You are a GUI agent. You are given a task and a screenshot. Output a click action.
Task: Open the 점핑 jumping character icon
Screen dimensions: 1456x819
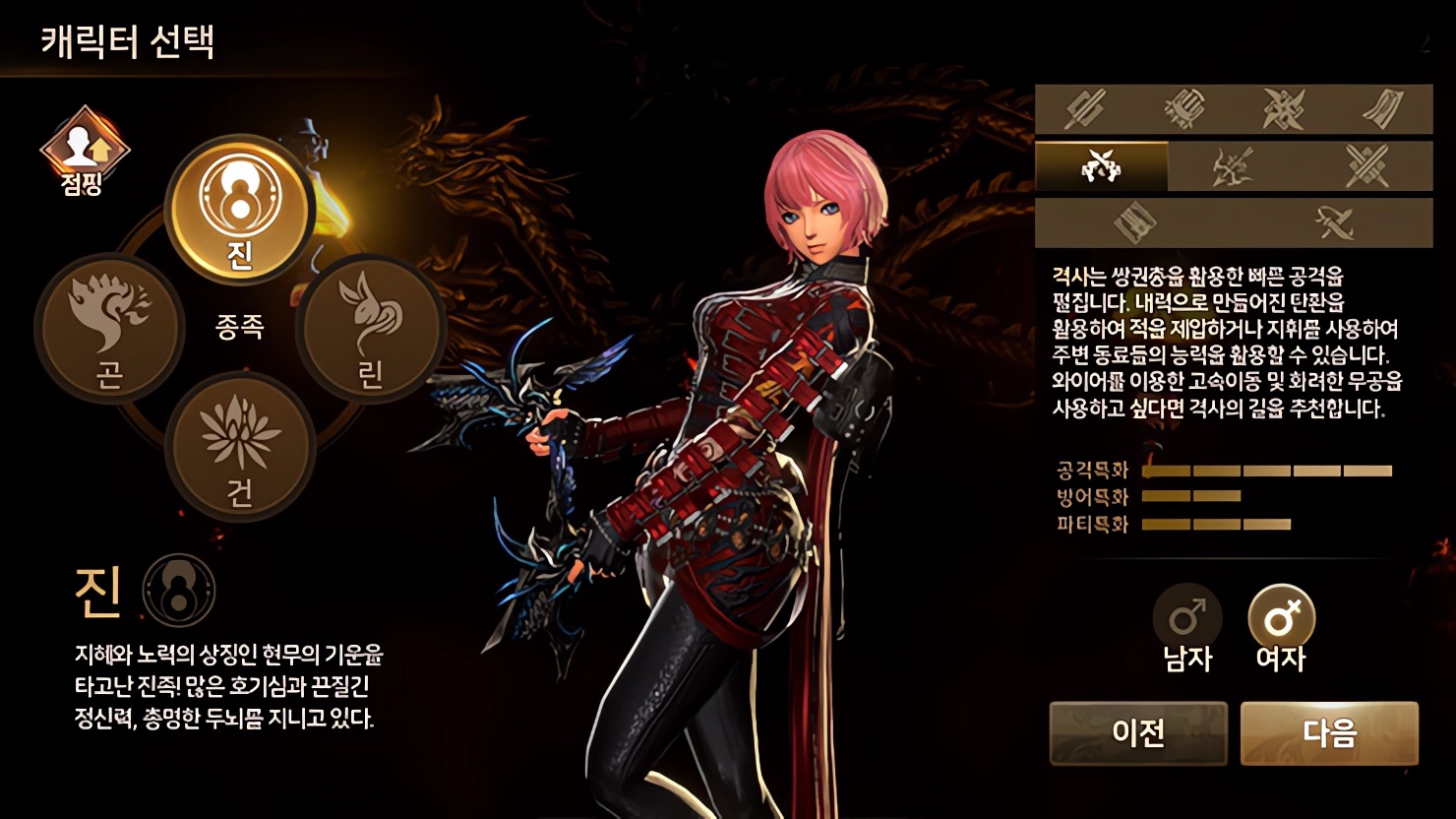pos(84,151)
